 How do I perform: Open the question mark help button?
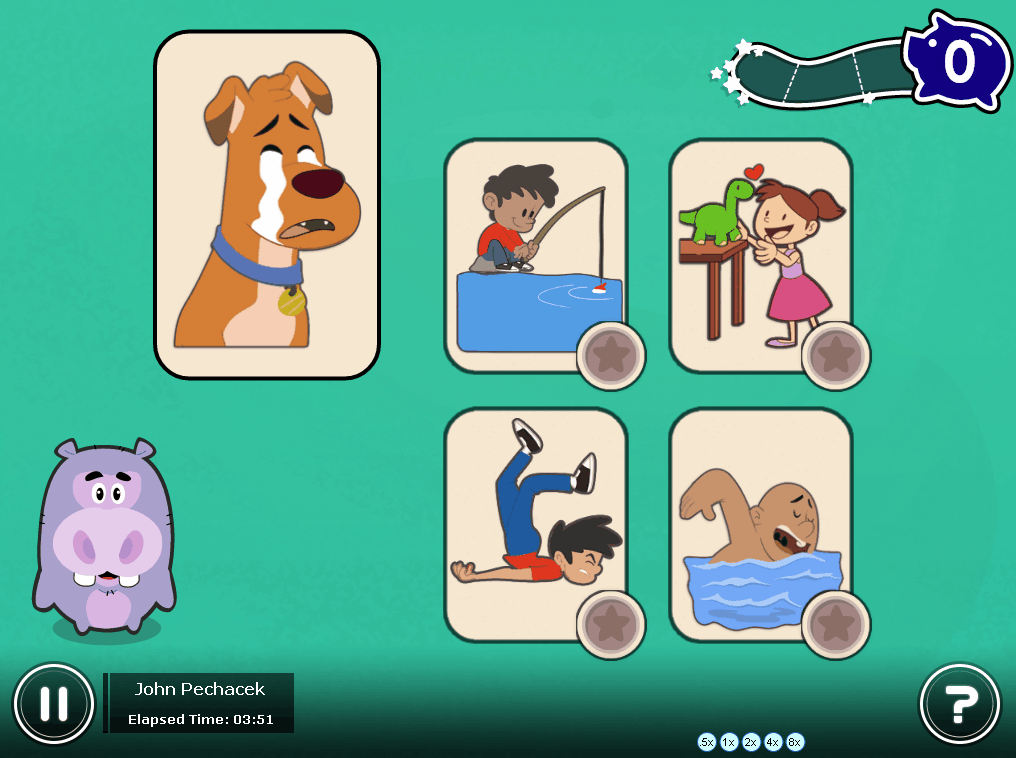[x=959, y=704]
